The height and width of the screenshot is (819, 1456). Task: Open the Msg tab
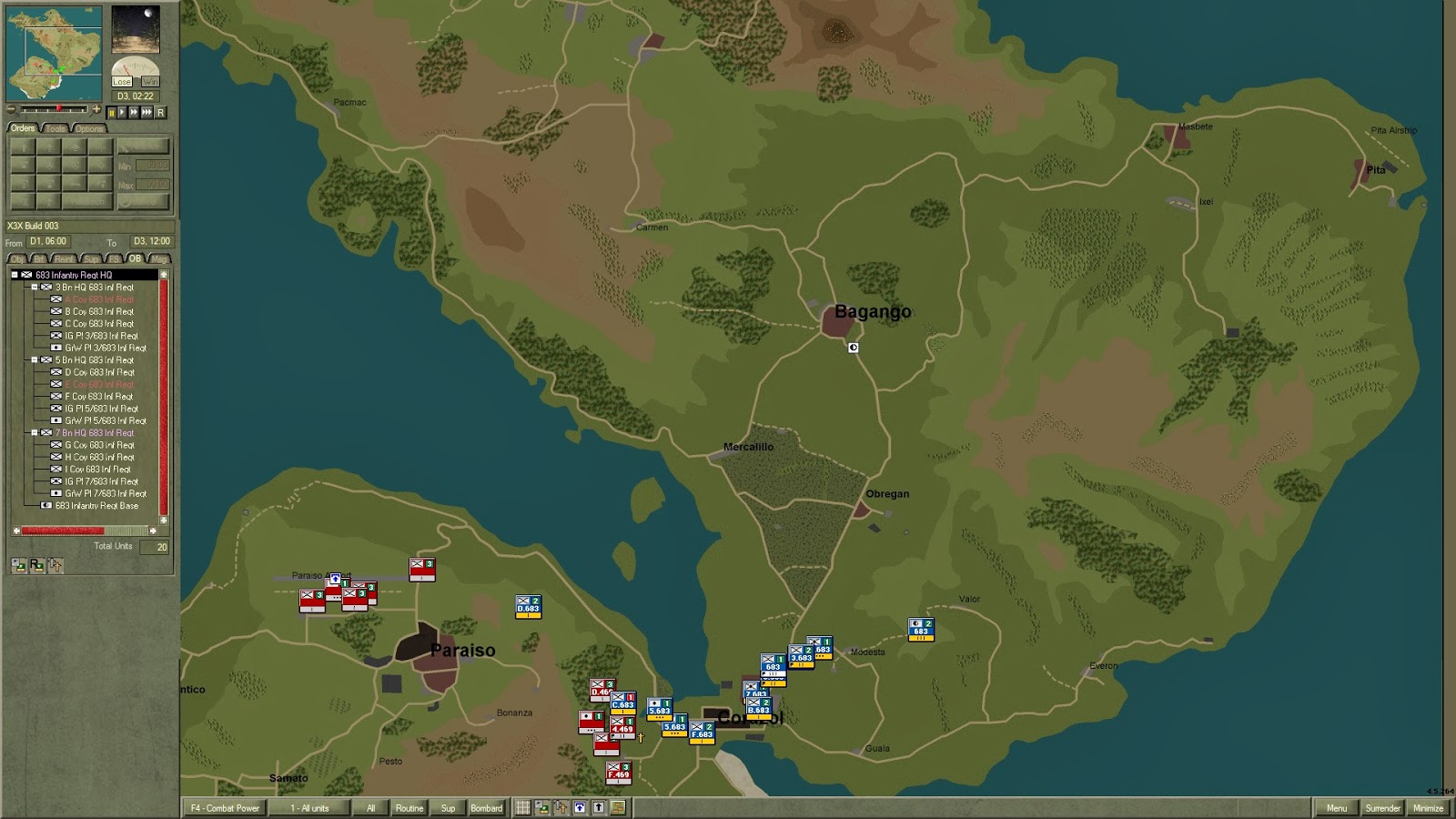coord(159,258)
